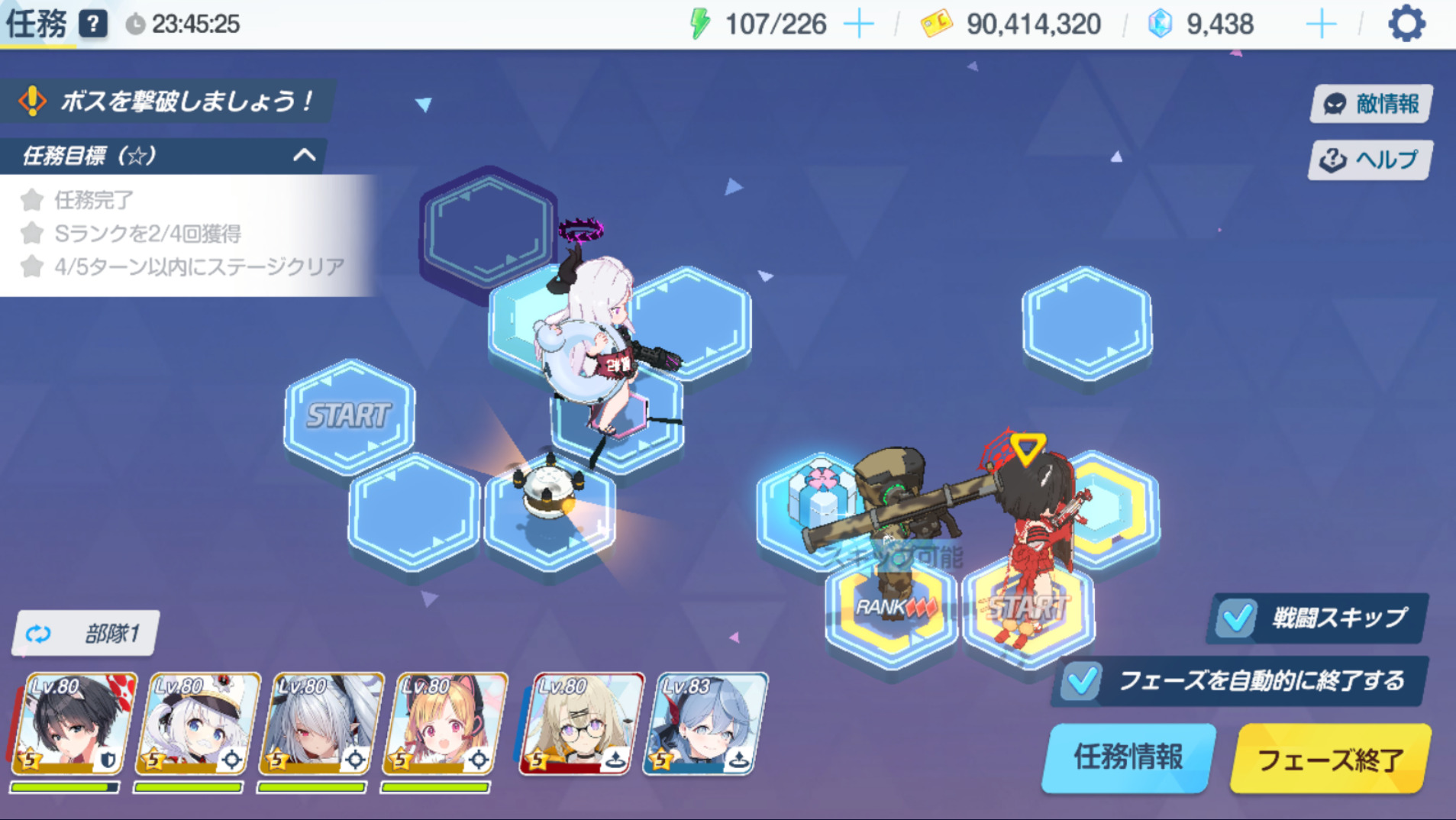The width and height of the screenshot is (1456, 820).
Task: Click the pyroxene purchase plus icon
Action: pos(1320,24)
